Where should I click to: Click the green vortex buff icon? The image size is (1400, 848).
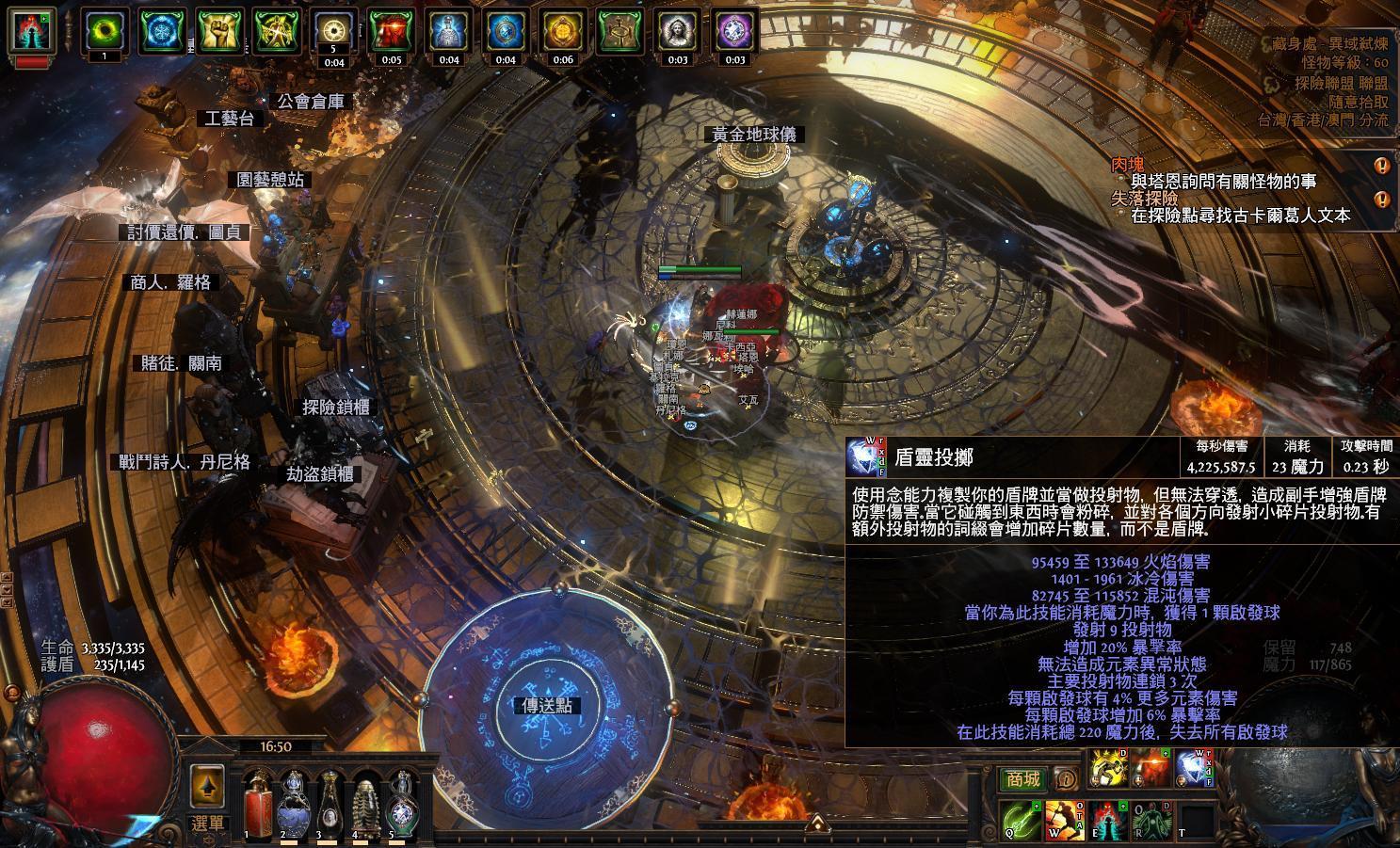click(104, 31)
